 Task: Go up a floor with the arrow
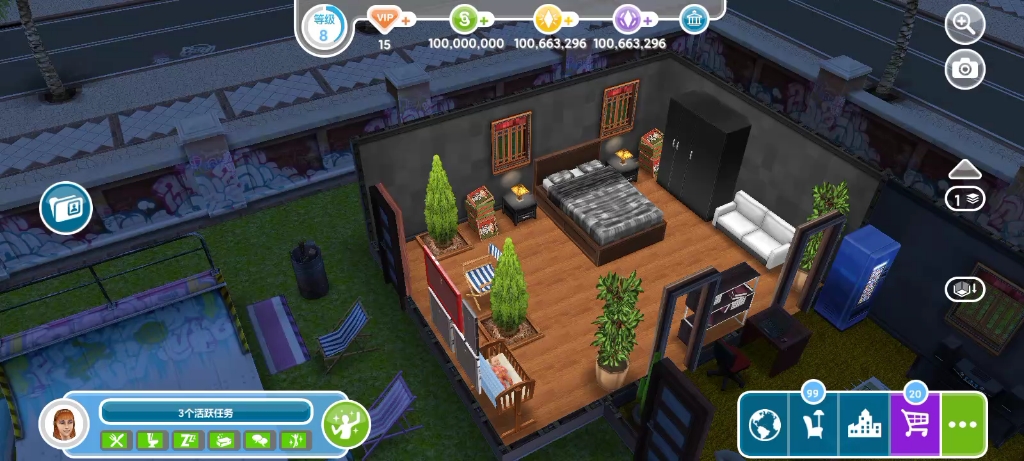click(966, 168)
